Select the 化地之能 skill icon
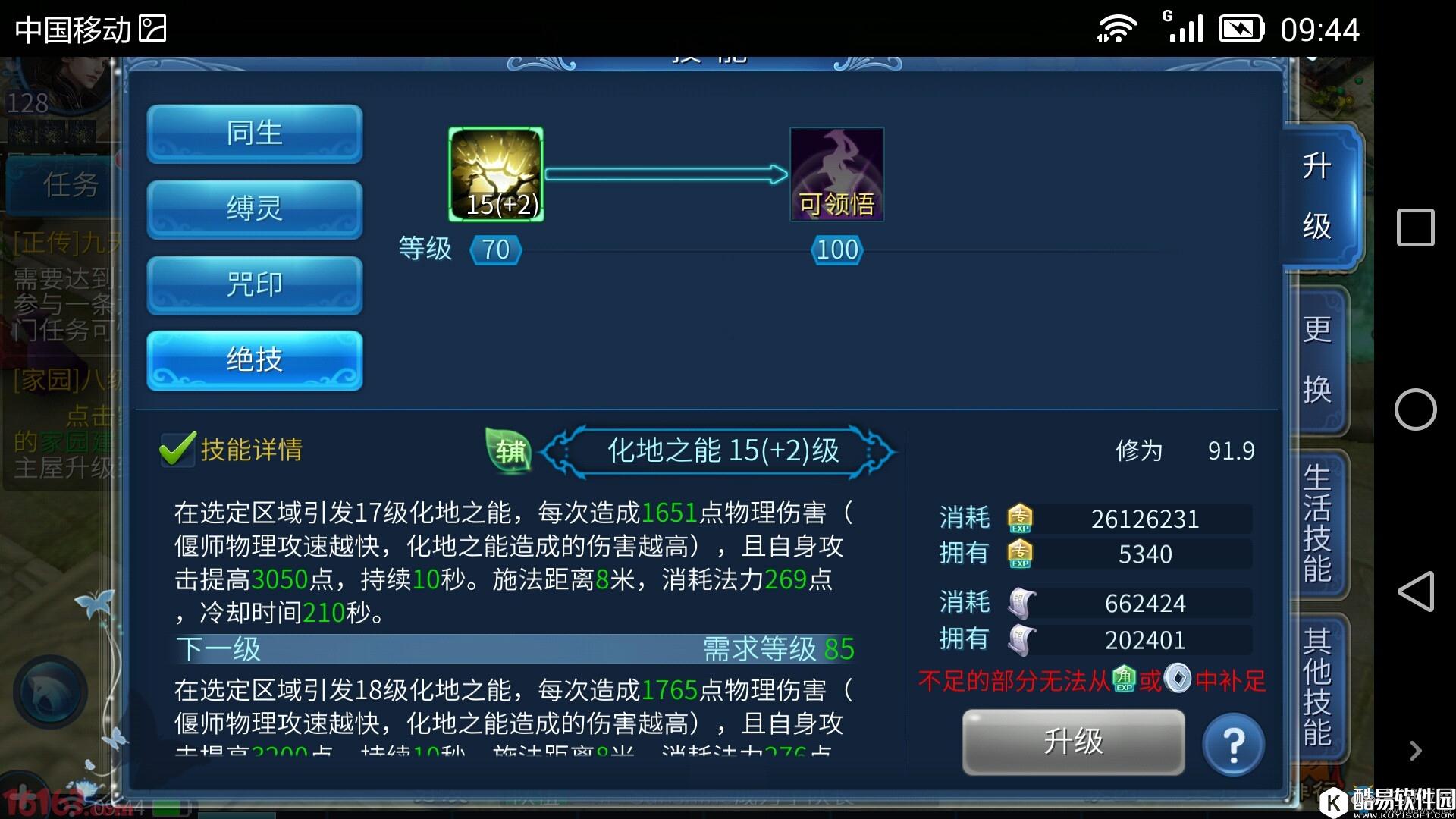 [x=494, y=174]
